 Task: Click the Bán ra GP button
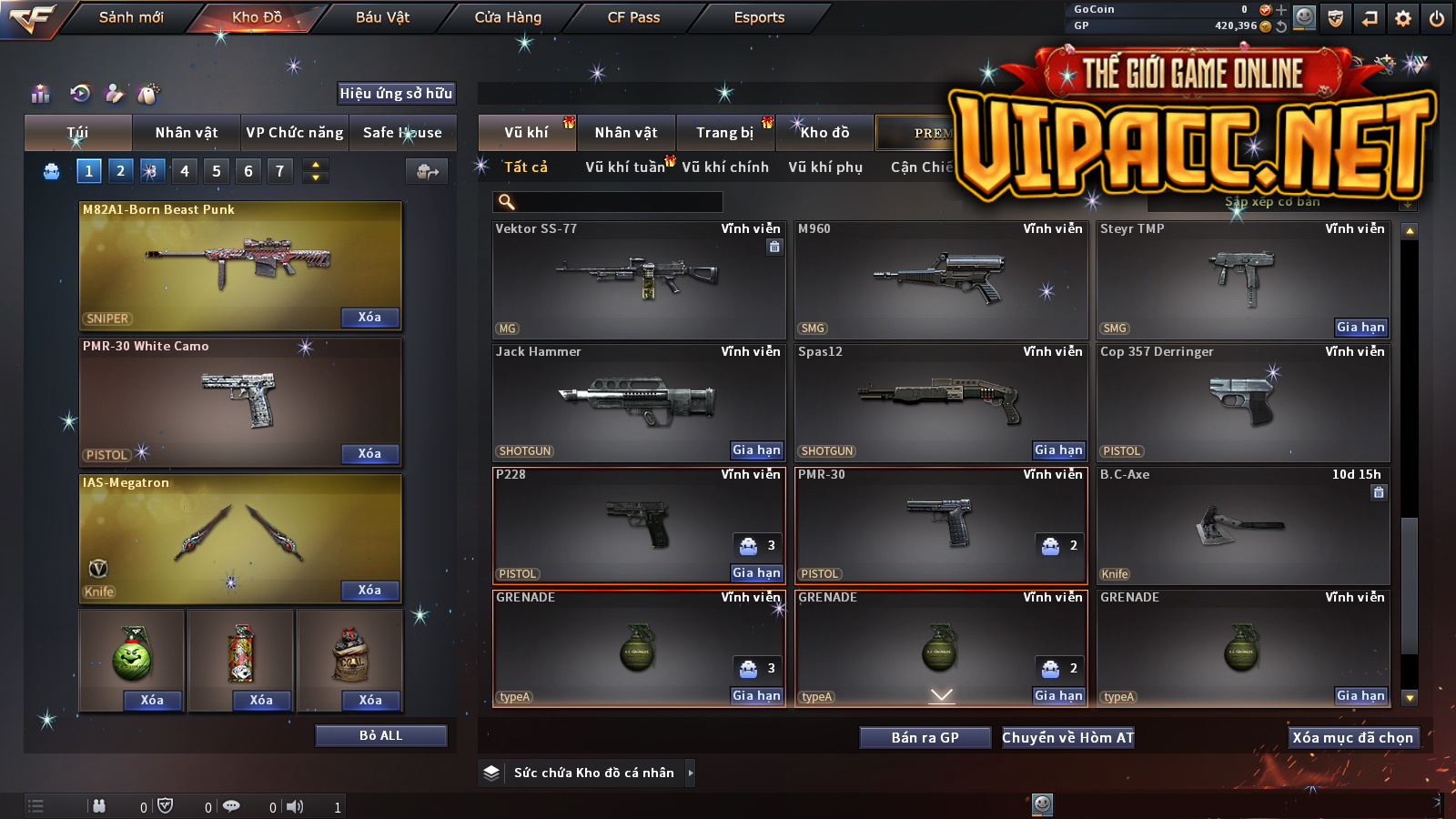925,738
